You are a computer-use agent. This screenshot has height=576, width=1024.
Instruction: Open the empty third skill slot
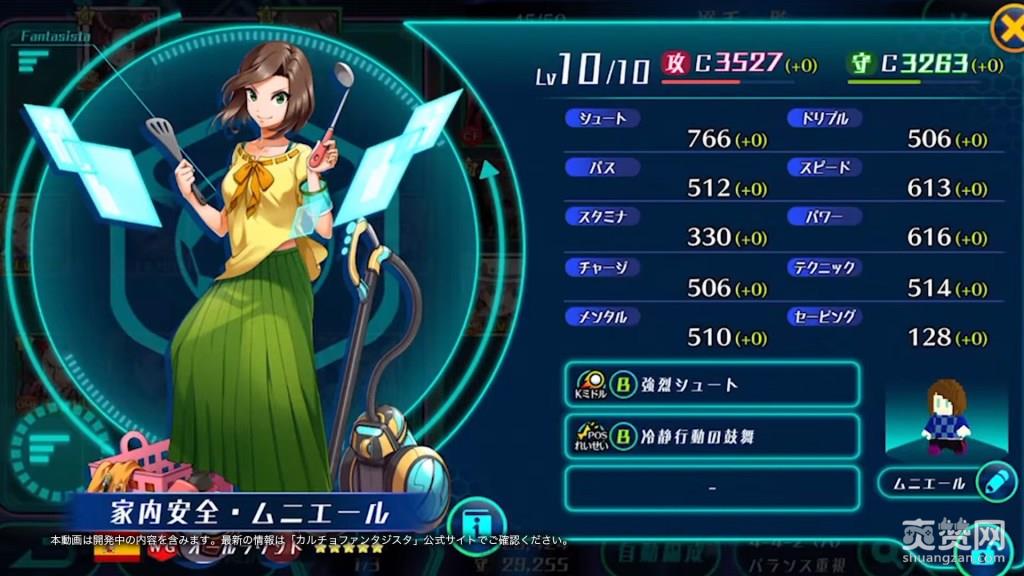click(x=712, y=488)
